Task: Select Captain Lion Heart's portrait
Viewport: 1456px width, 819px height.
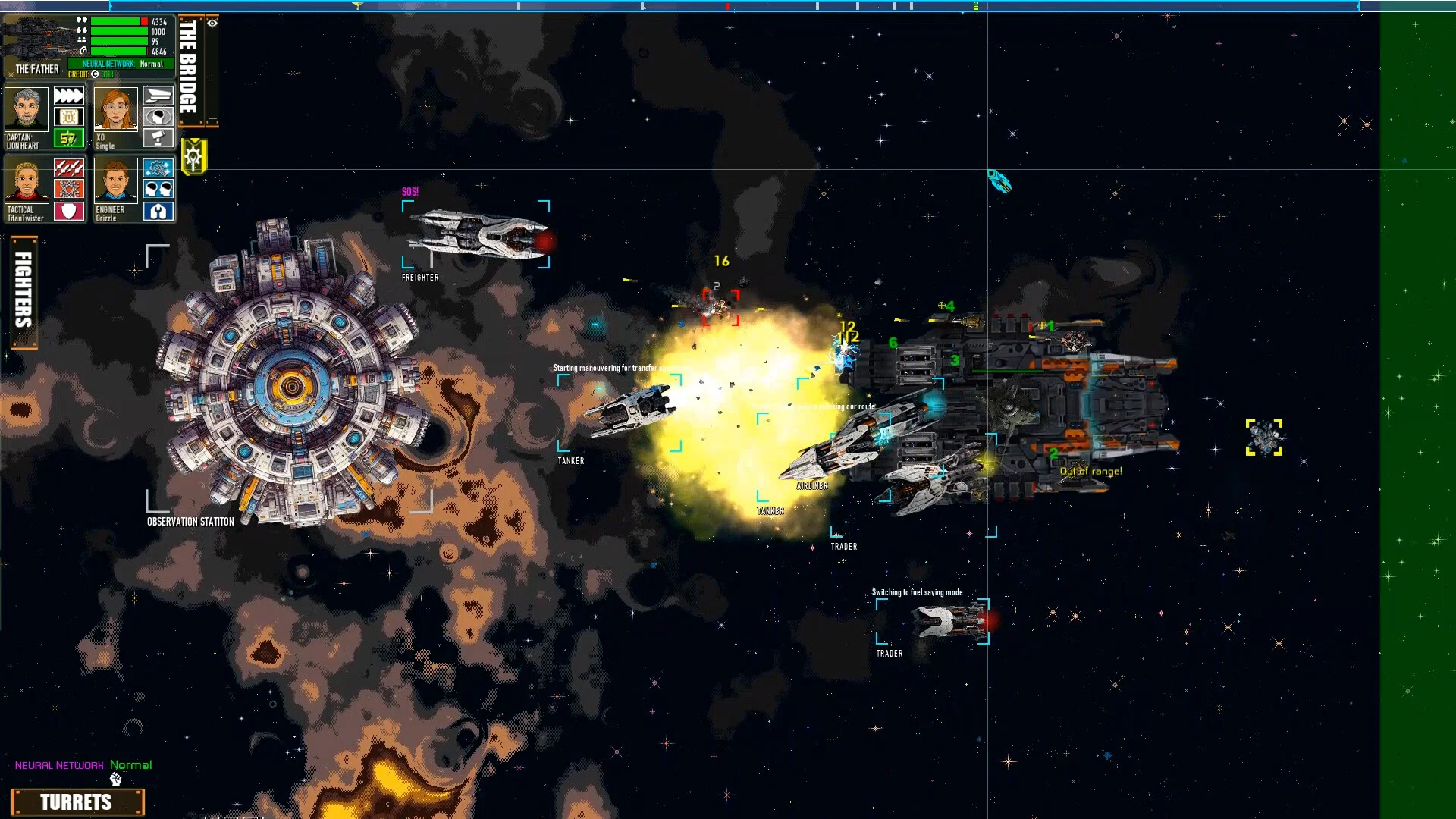Action: click(27, 108)
